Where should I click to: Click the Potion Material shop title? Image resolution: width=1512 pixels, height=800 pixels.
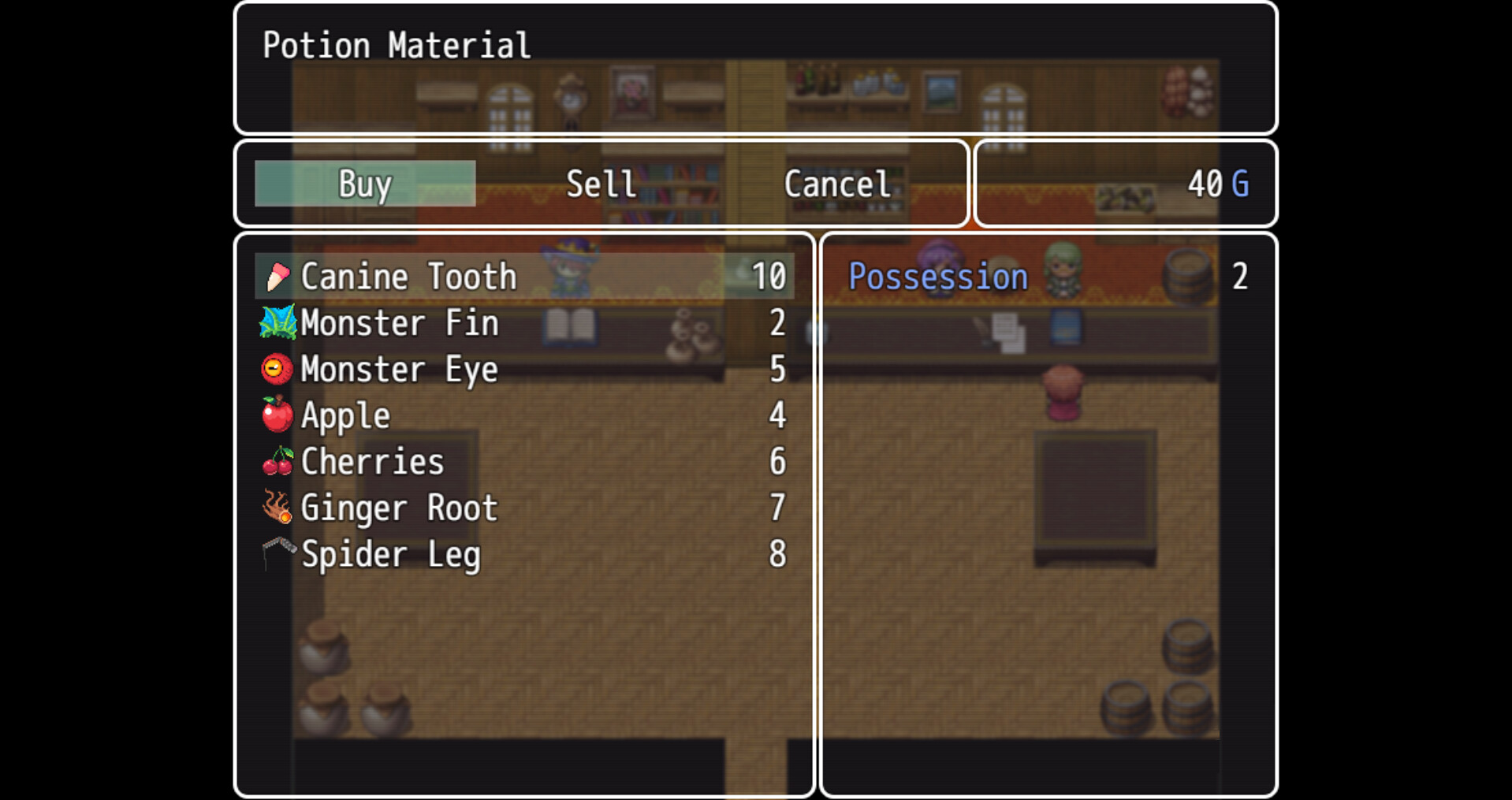(396, 45)
